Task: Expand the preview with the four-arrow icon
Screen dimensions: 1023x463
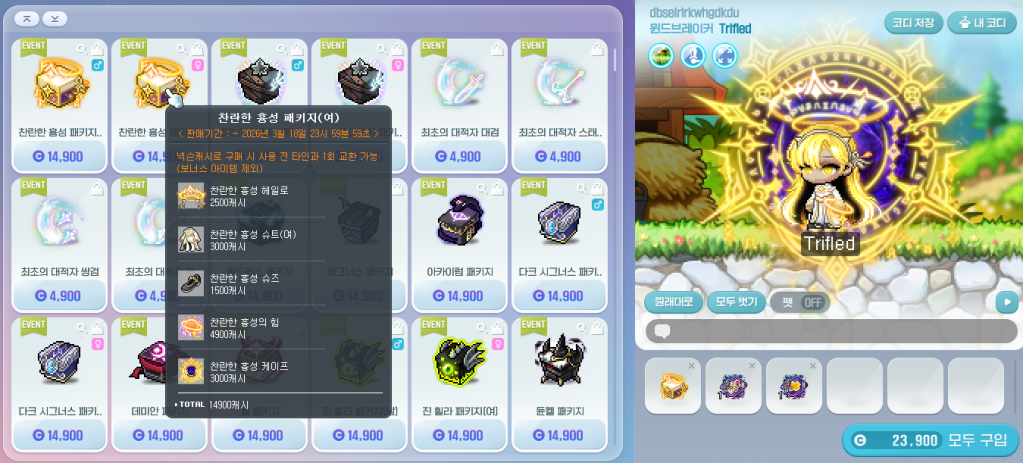Action: (x=724, y=56)
